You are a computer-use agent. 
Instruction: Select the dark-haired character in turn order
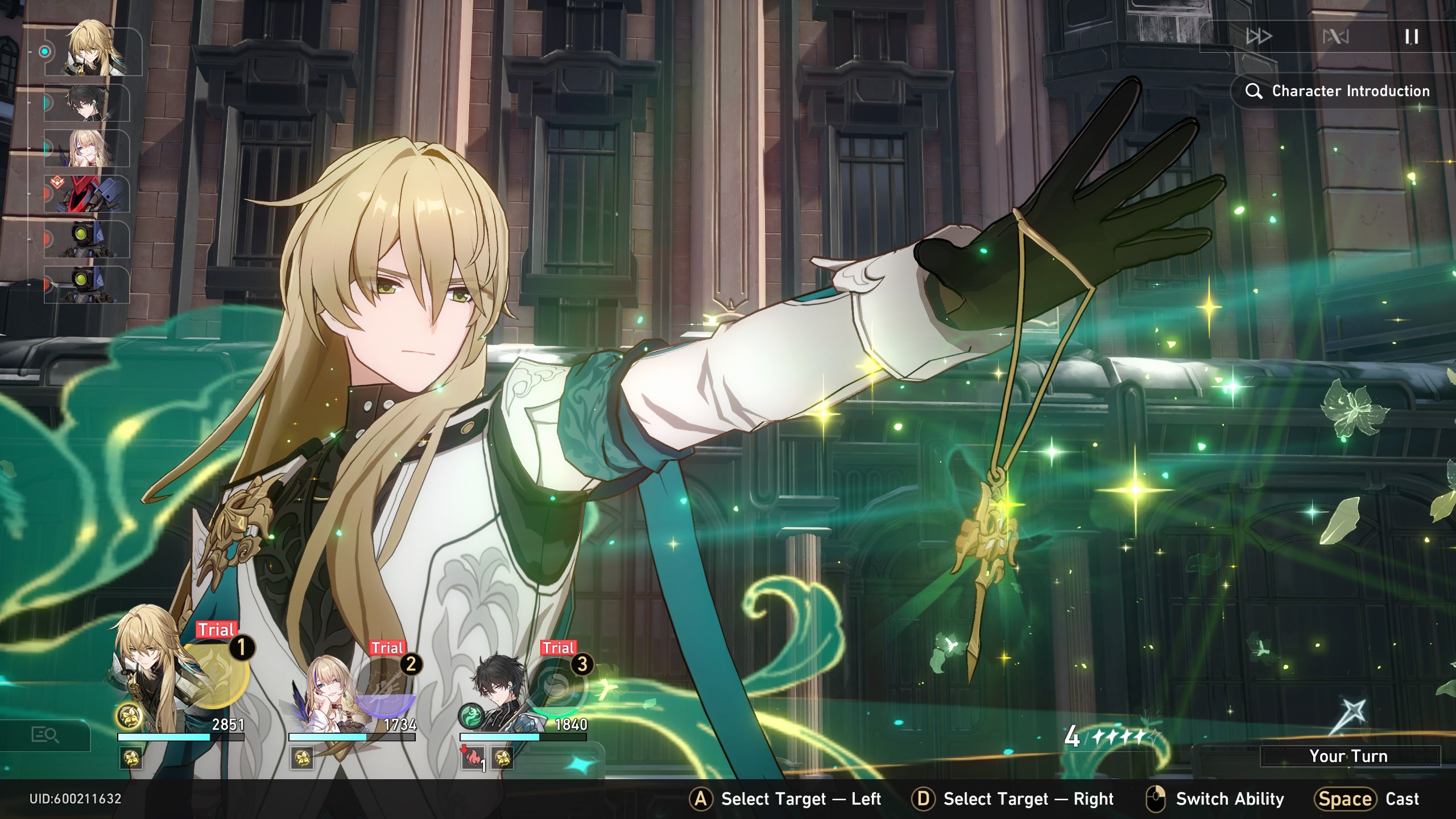pyautogui.click(x=86, y=103)
